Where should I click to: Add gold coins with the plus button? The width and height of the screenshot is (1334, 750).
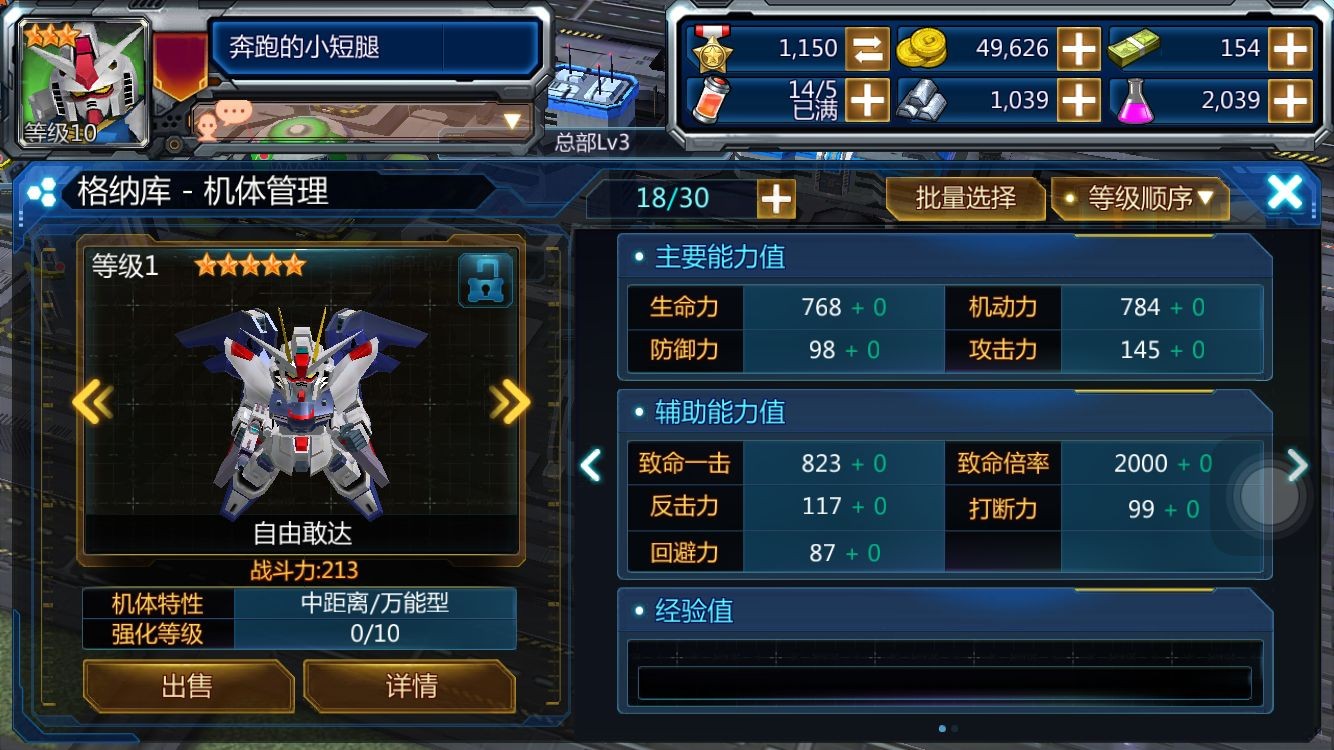[x=1079, y=48]
